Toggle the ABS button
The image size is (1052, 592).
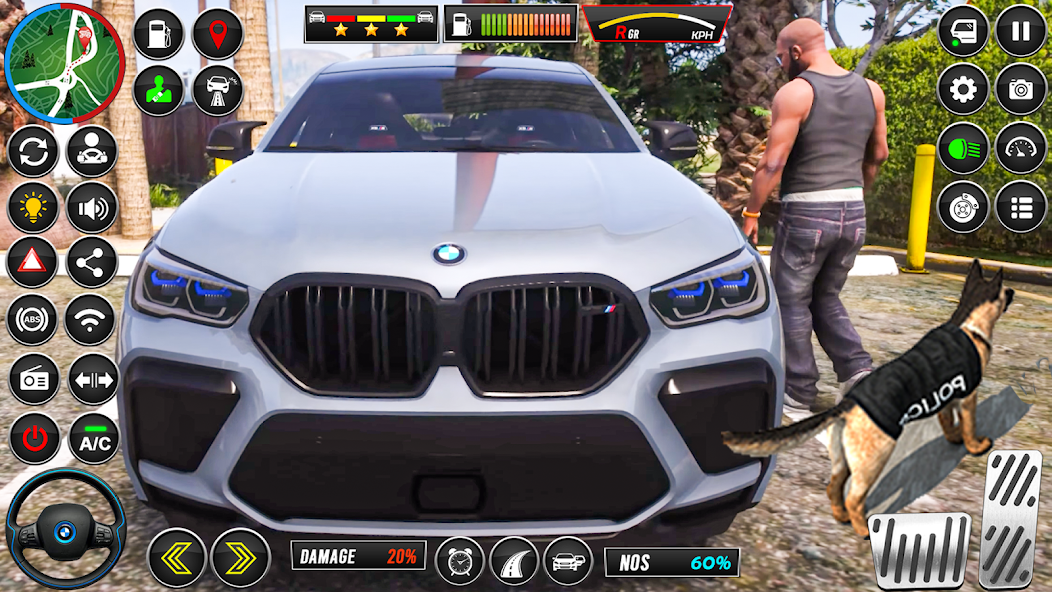[x=33, y=321]
